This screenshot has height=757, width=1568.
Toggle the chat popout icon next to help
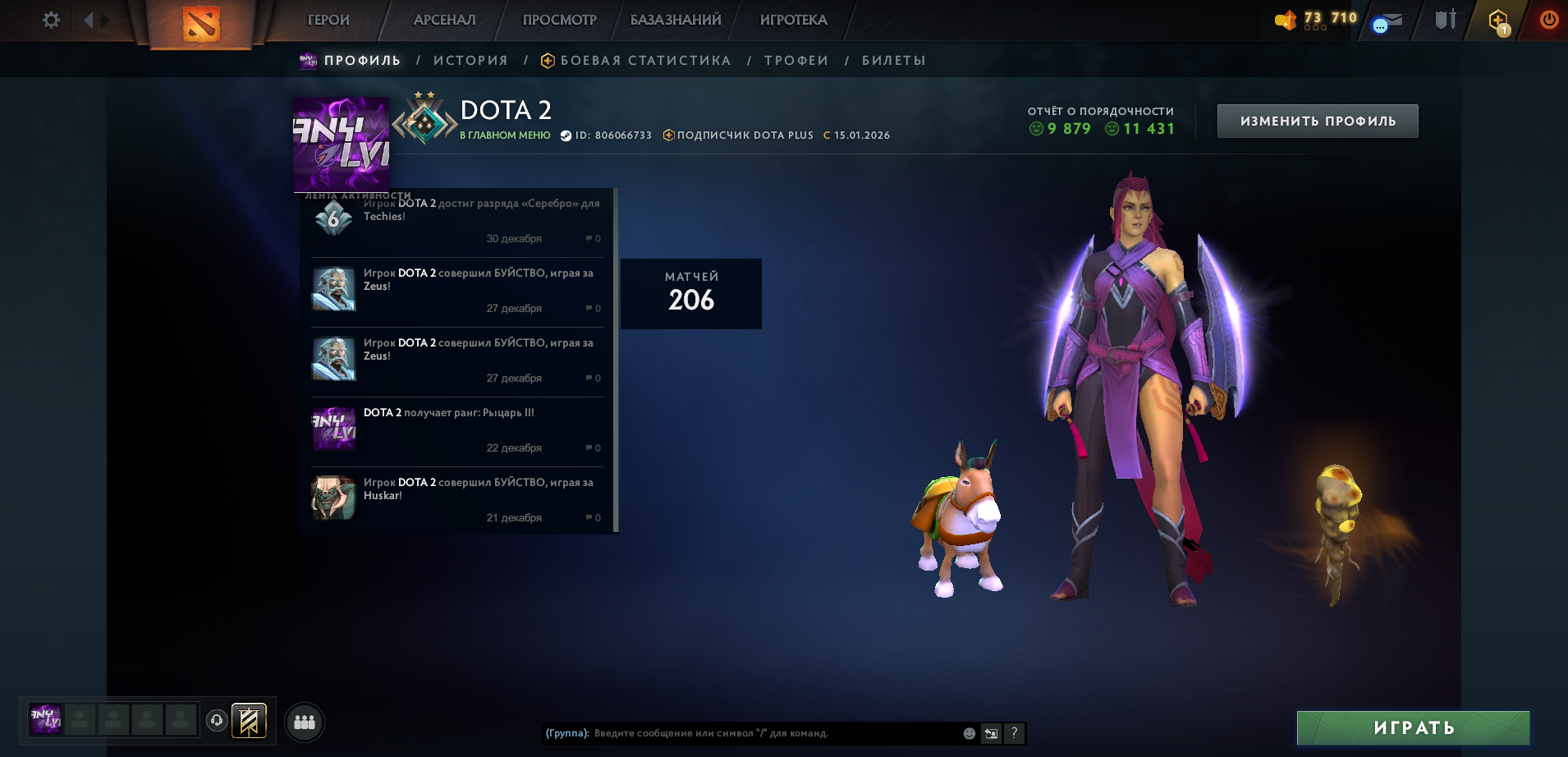click(990, 732)
